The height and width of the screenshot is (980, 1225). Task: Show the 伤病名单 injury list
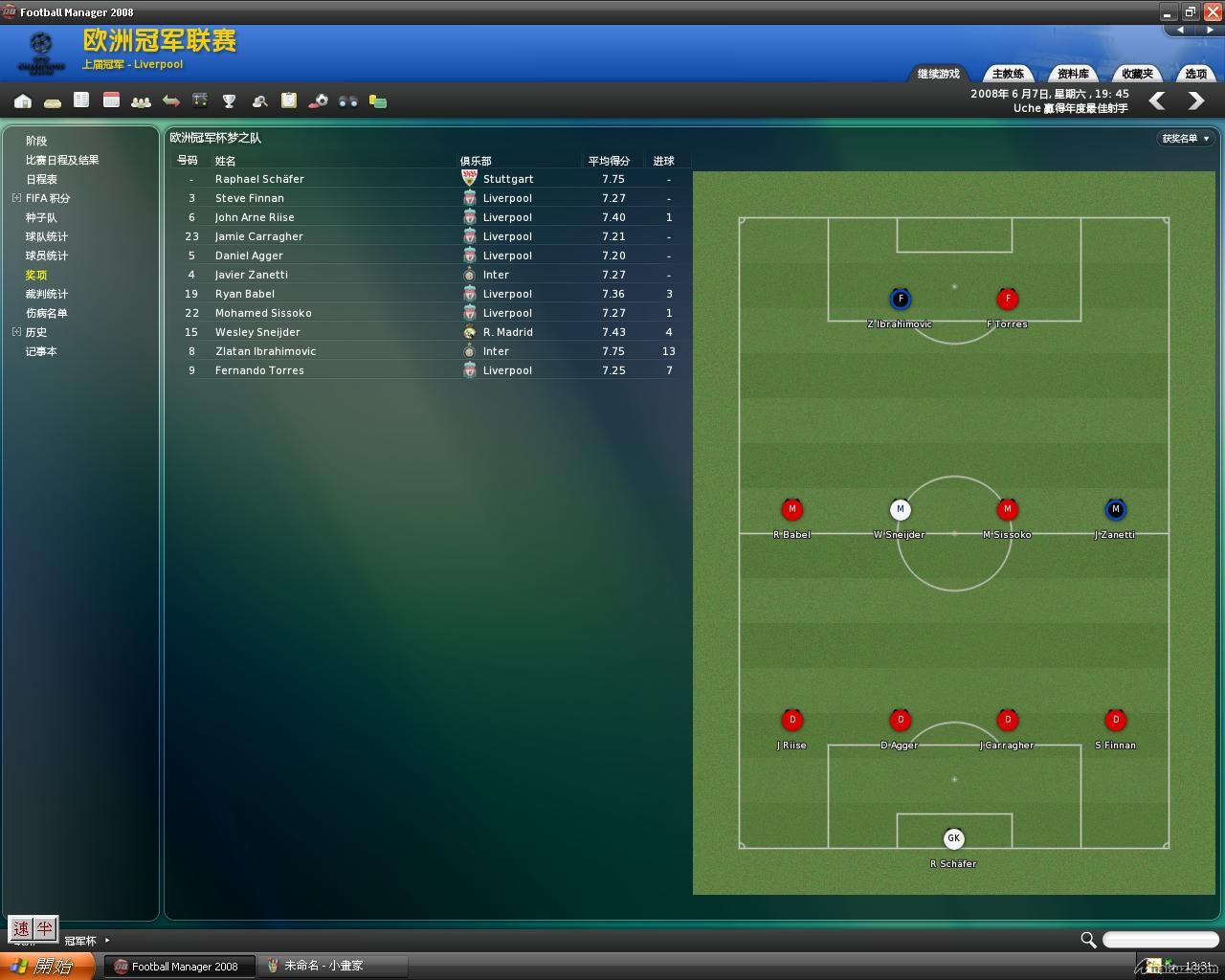pyautogui.click(x=47, y=313)
